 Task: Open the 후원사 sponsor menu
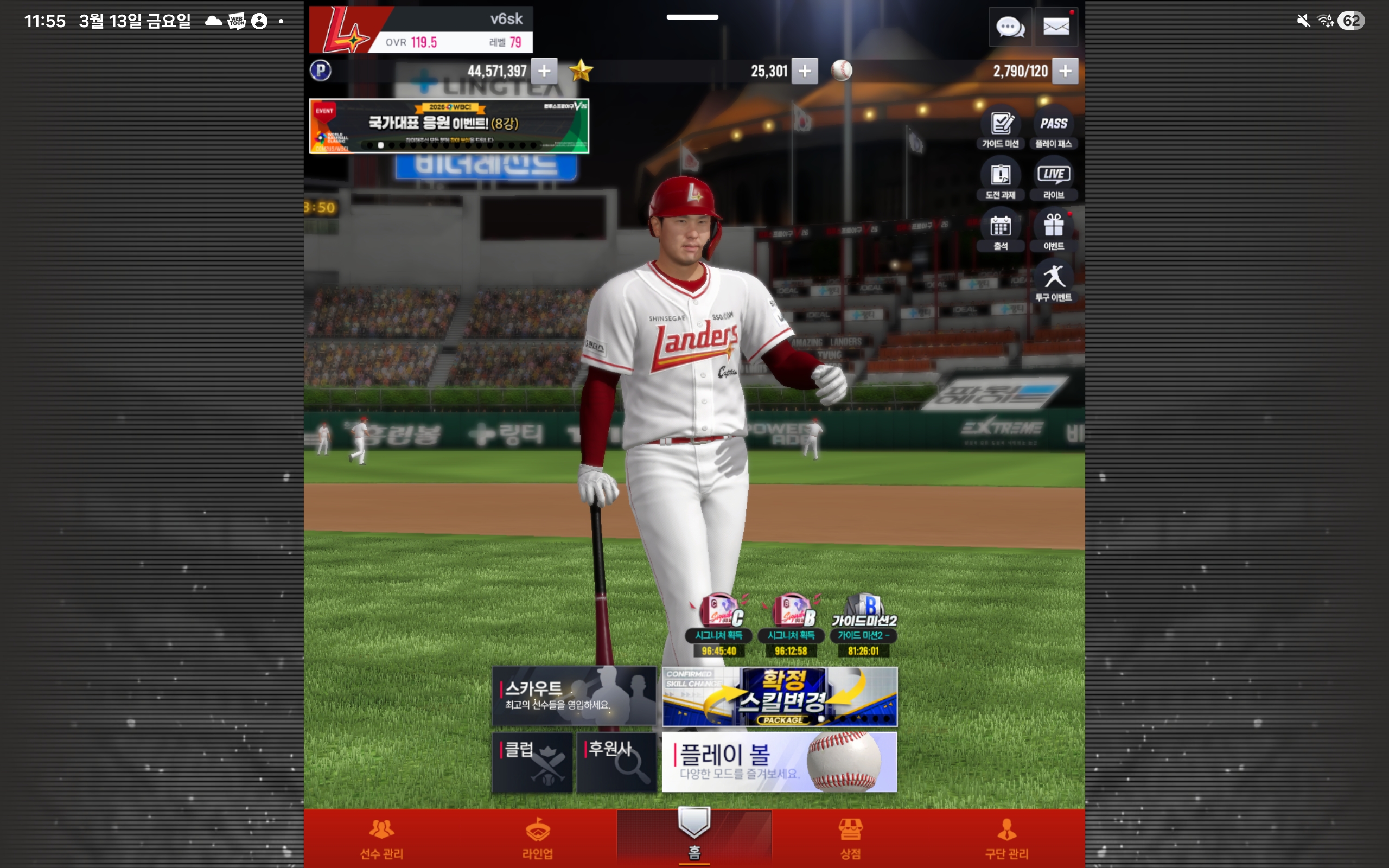(x=616, y=762)
